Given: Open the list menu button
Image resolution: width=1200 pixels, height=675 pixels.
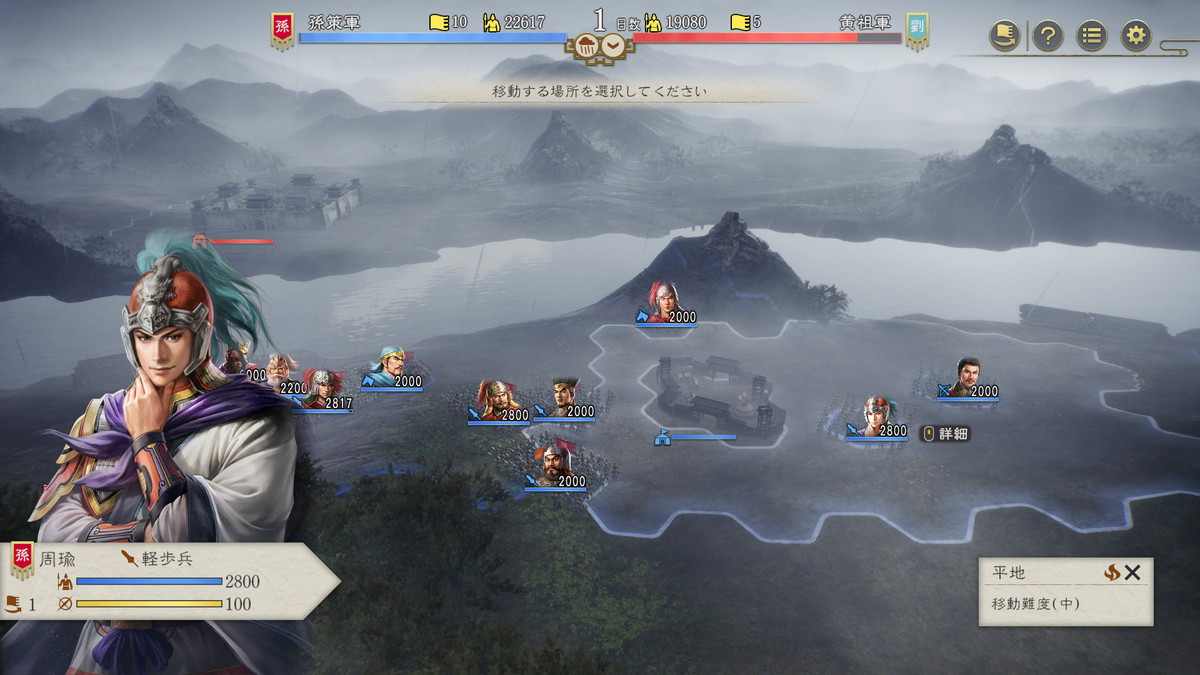Looking at the screenshot, I should pos(1091,36).
